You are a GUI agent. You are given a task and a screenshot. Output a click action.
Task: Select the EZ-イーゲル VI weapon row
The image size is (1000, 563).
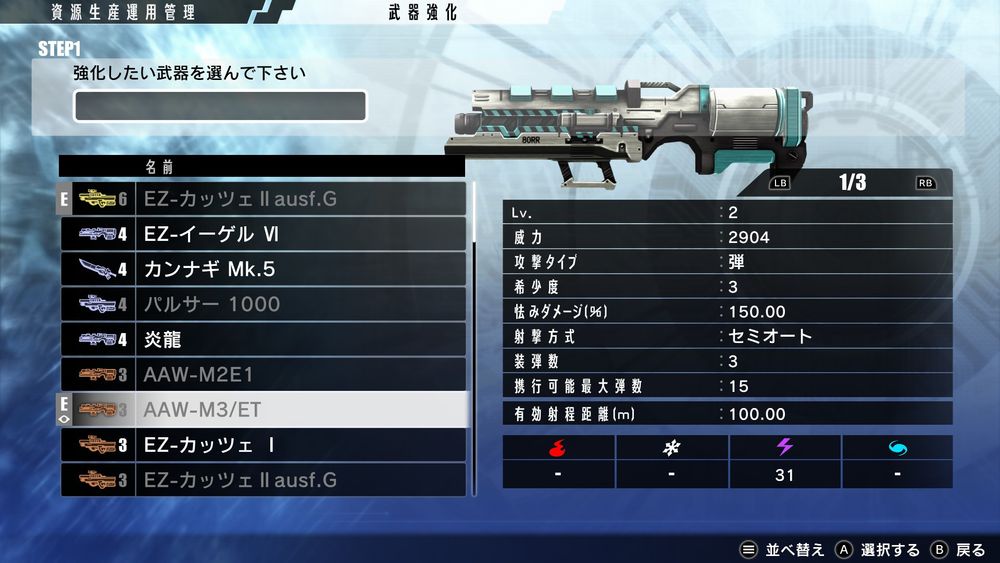point(264,234)
